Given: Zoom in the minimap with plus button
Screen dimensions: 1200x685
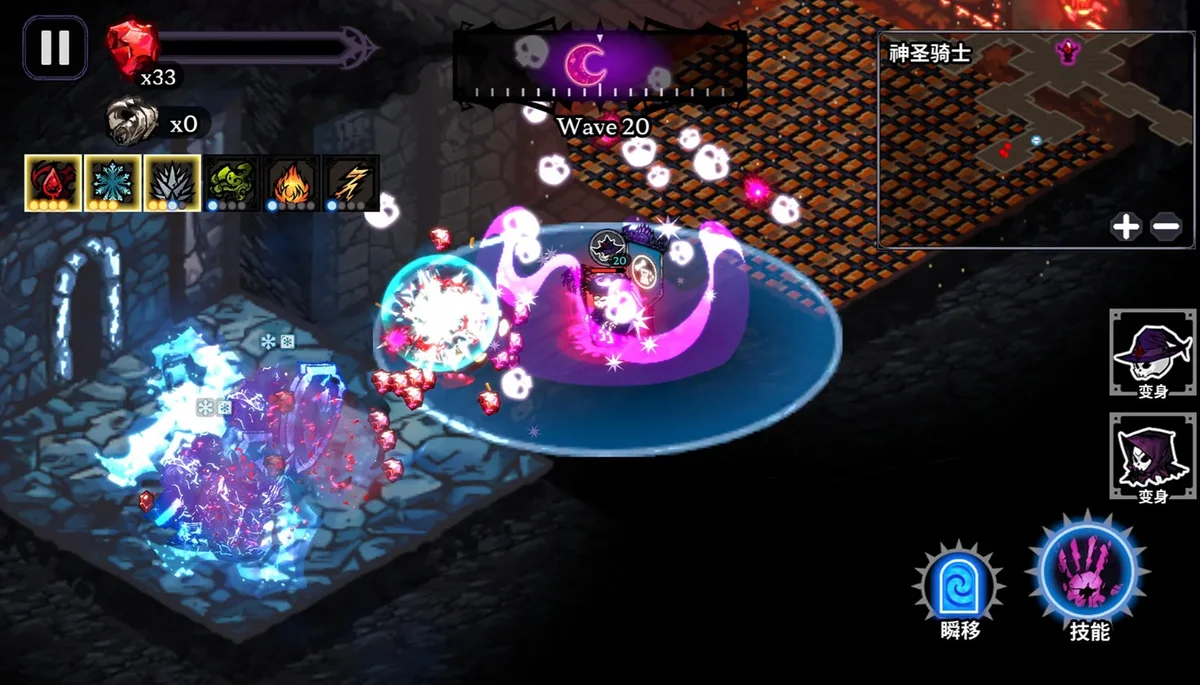Looking at the screenshot, I should [1126, 227].
